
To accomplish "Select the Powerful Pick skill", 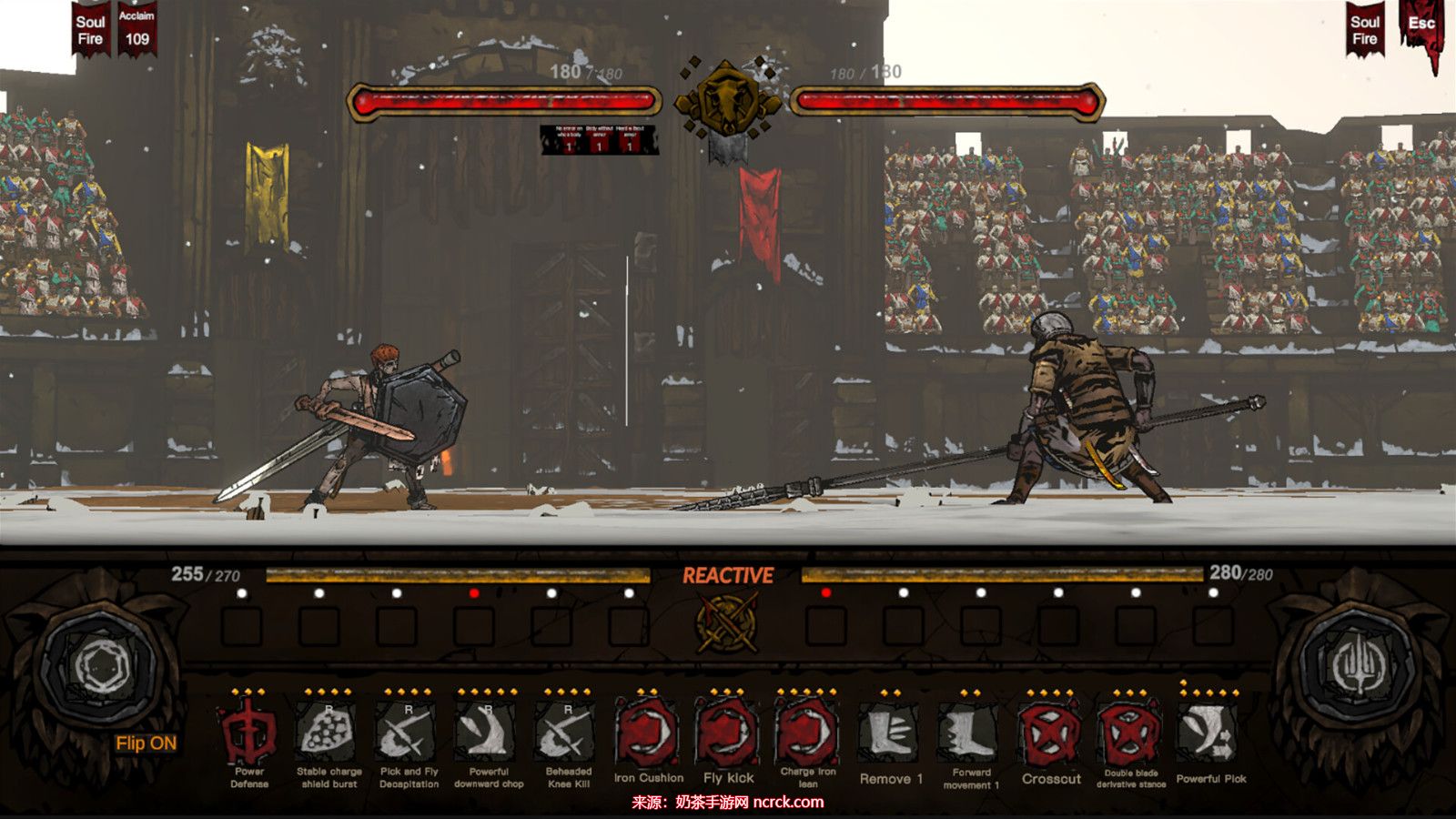I will pos(1210,732).
